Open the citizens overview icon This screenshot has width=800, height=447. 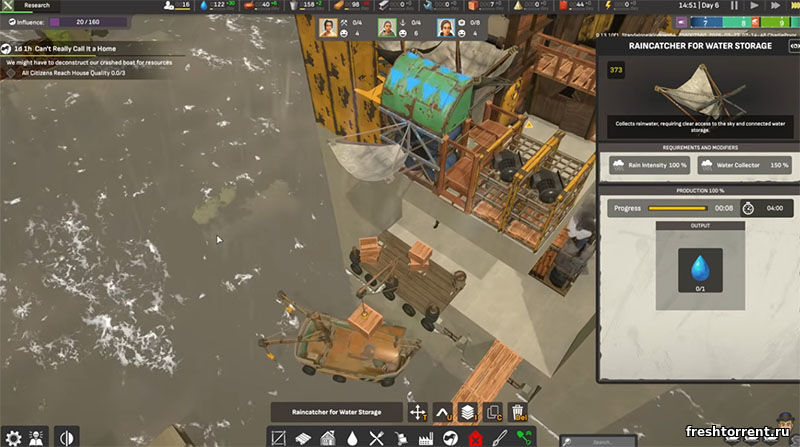point(38,437)
